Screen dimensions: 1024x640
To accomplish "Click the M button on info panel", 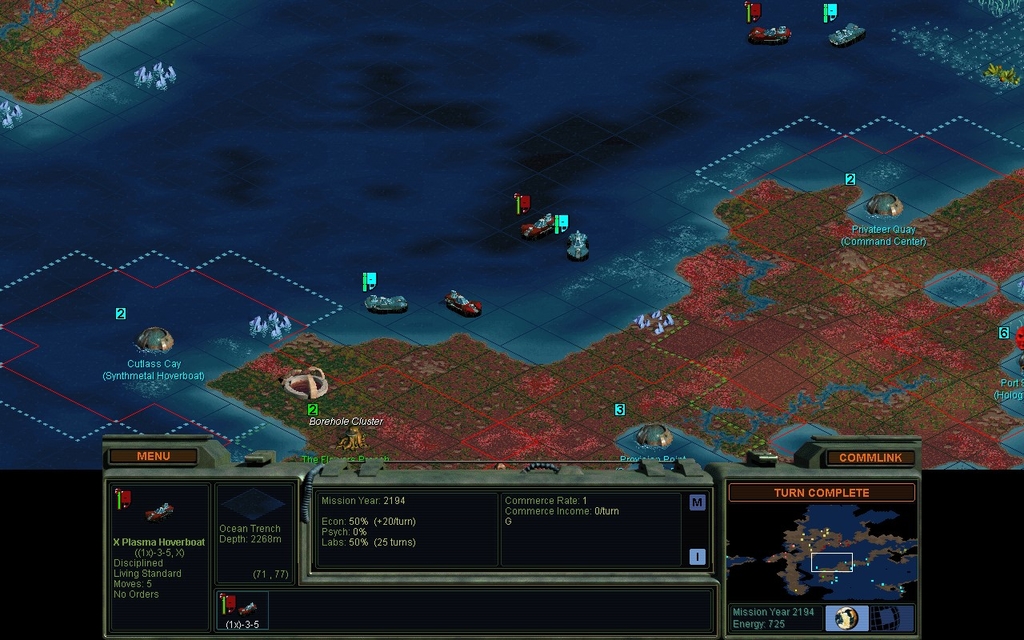I will [697, 502].
